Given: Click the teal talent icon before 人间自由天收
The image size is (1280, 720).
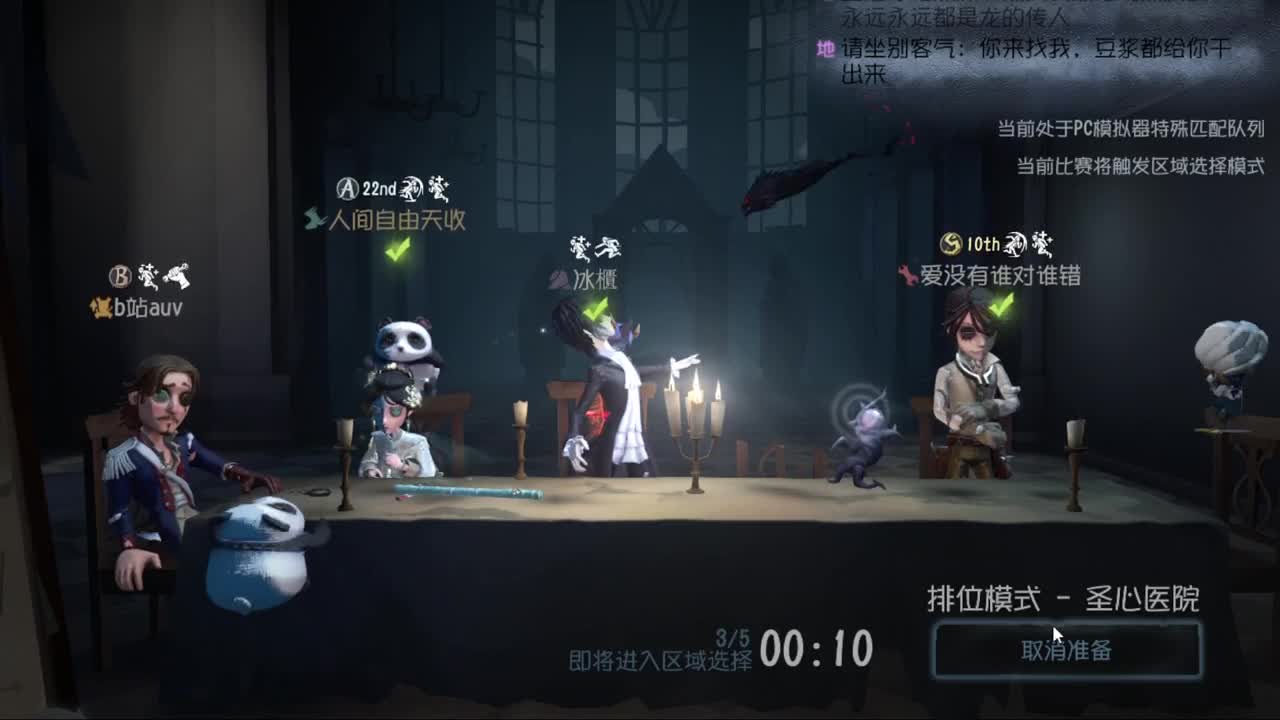Looking at the screenshot, I should [x=312, y=219].
